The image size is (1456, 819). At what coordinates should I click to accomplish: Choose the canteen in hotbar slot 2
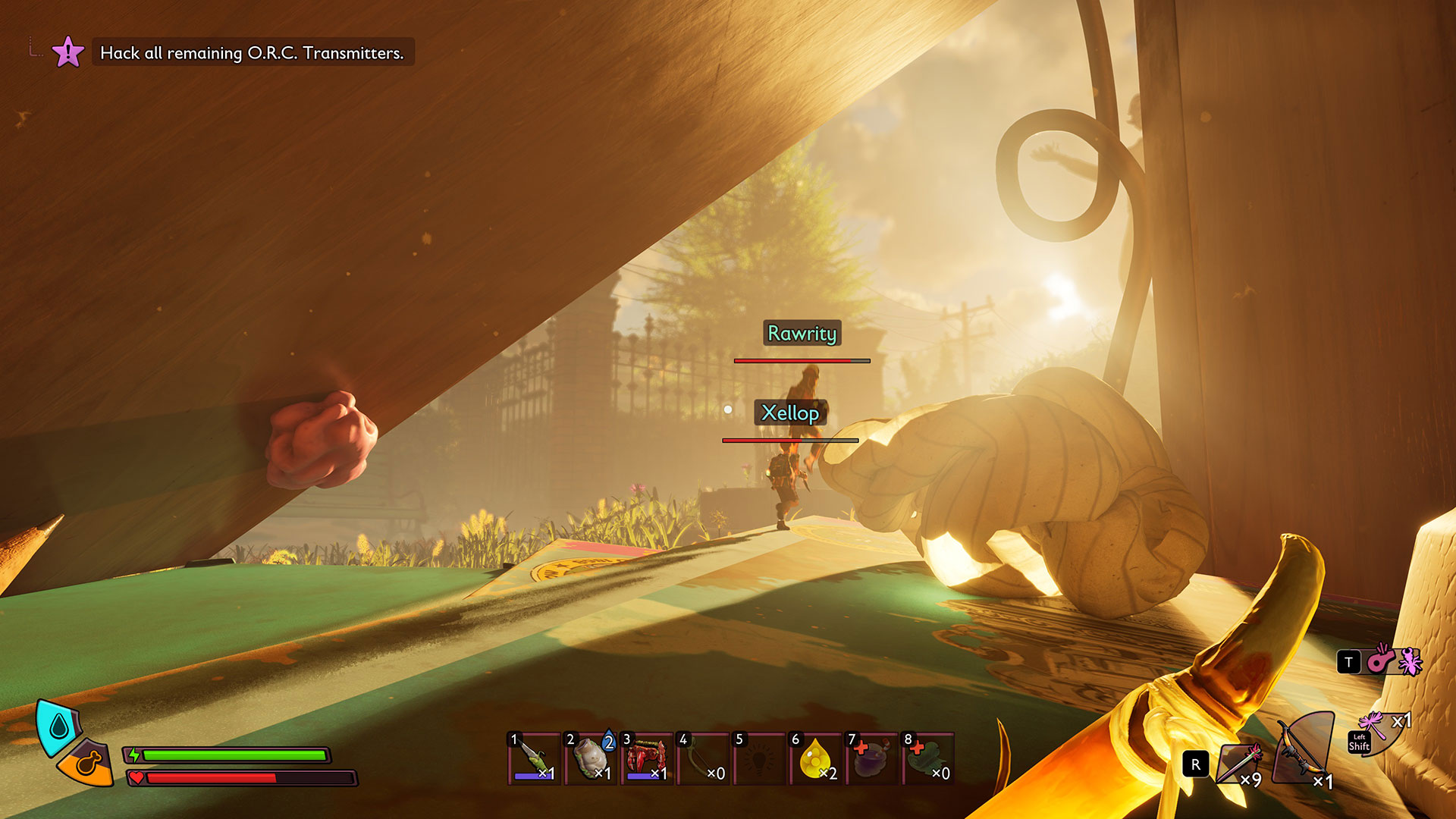point(590,758)
